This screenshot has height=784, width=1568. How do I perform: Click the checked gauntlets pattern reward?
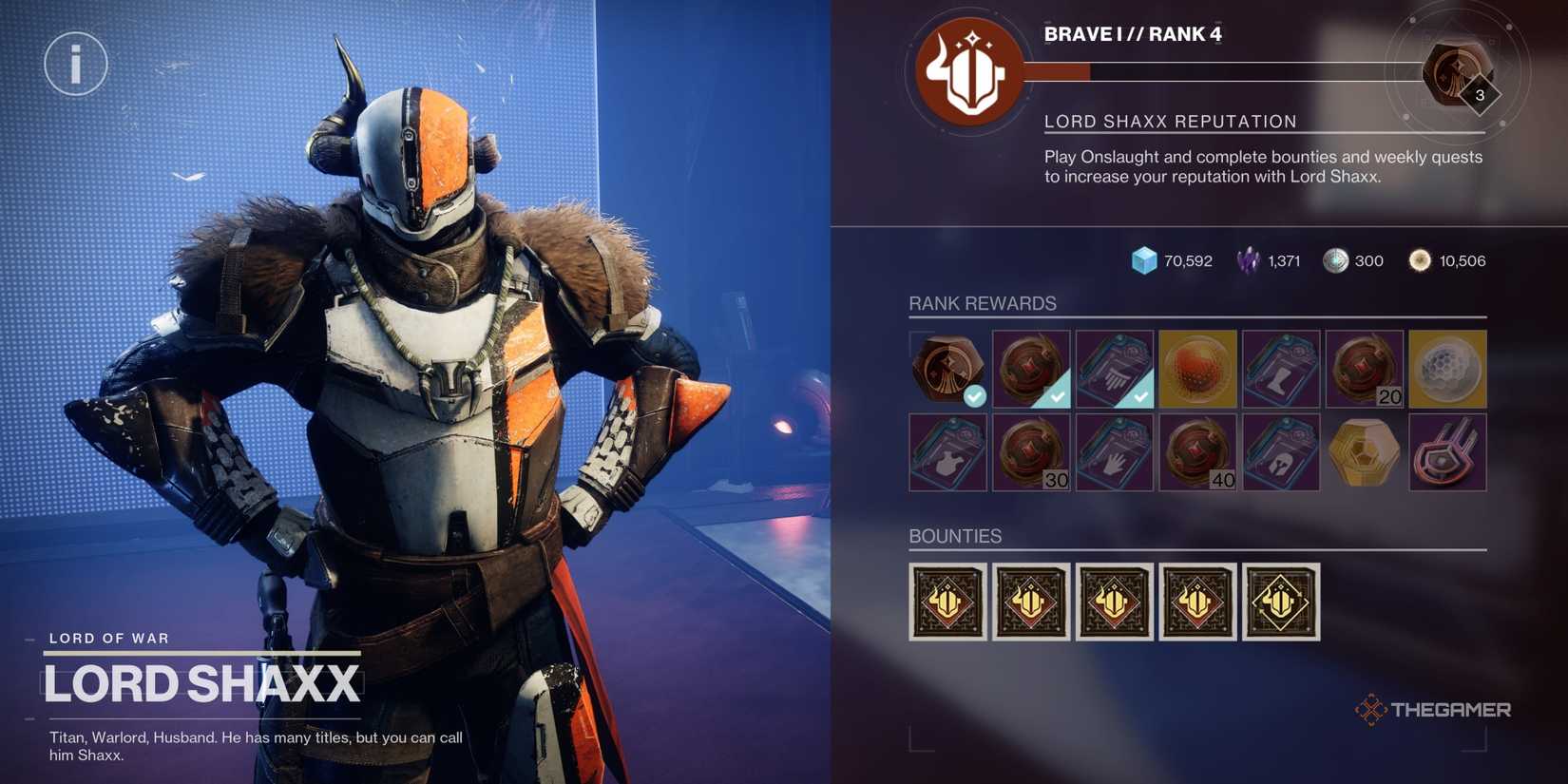[1115, 369]
